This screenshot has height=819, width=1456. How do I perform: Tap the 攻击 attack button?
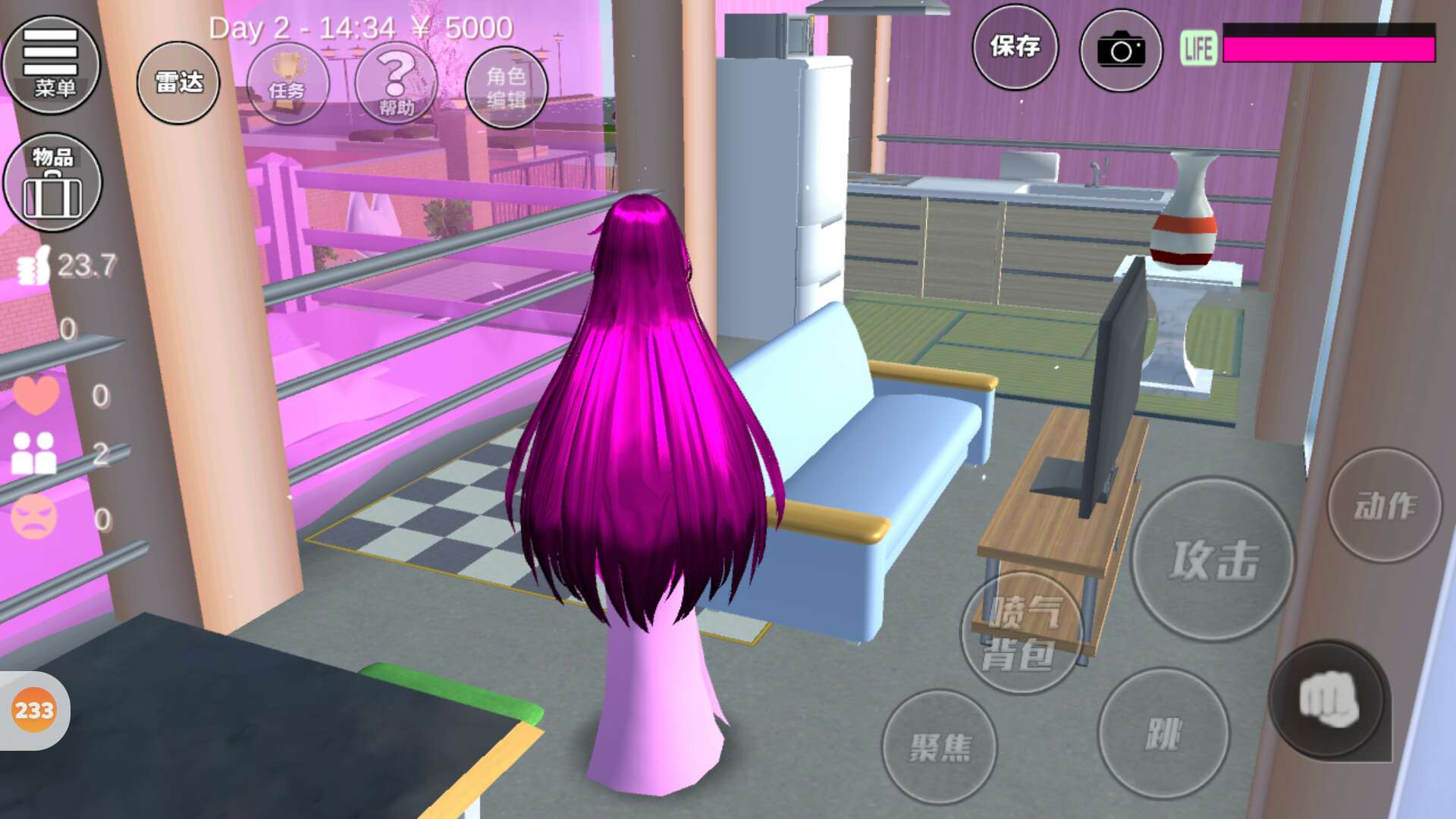click(1213, 560)
